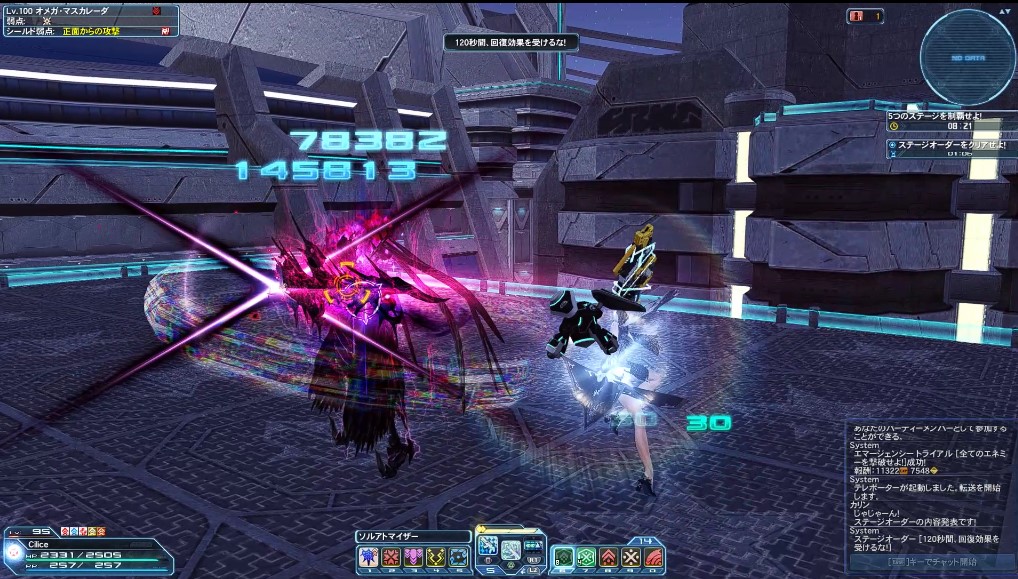Screen dimensions: 1018x579
Task: Trigger the bright green hexagon skill in slot 7
Action: click(x=586, y=557)
